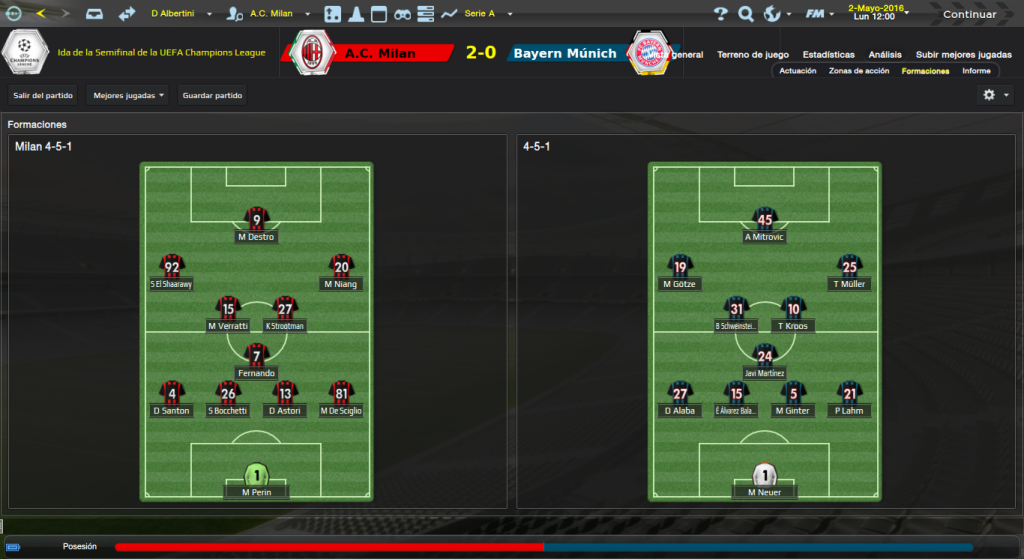Open the D Albertini manager menu
Viewport: 1024px width, 559px height.
[x=180, y=14]
